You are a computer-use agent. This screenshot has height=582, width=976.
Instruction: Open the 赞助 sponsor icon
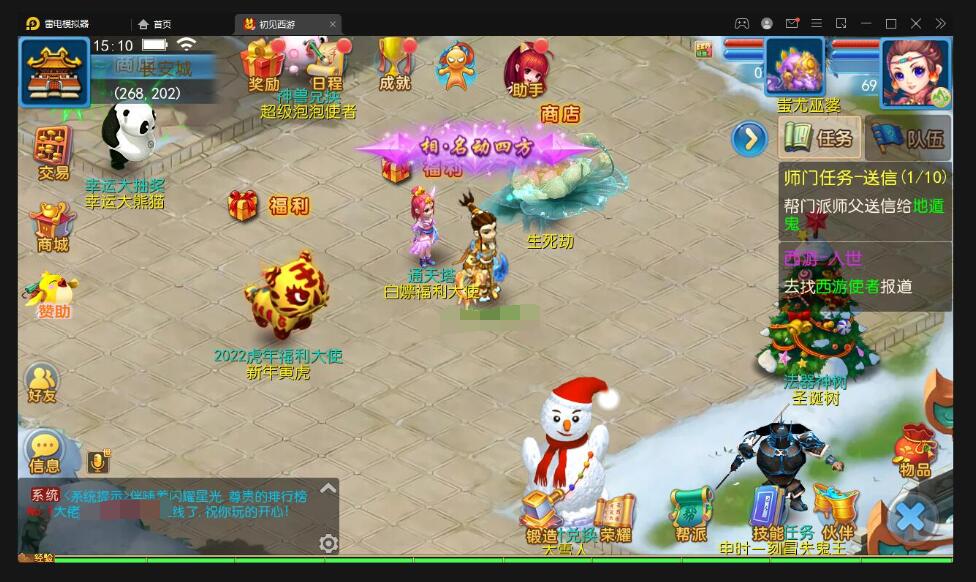53,295
